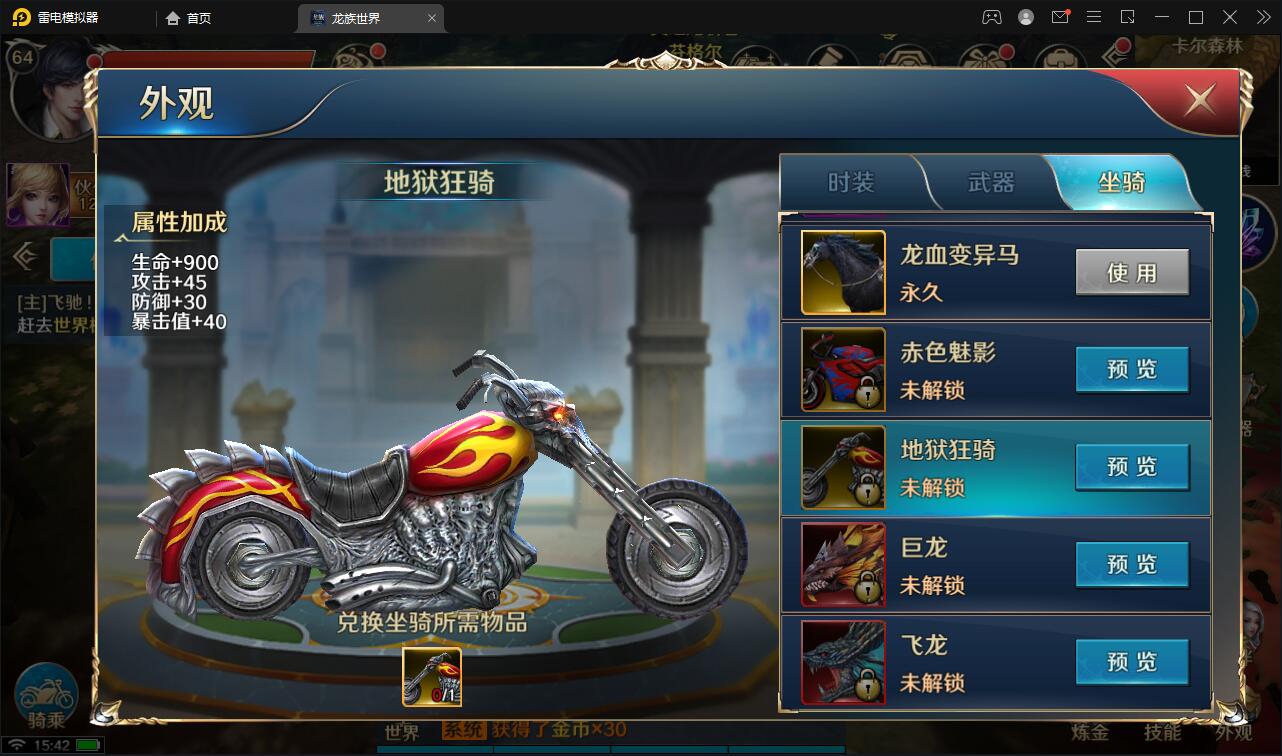Image resolution: width=1282 pixels, height=756 pixels.
Task: Preview the 赤色魅影 motorcycle
Action: (1132, 370)
